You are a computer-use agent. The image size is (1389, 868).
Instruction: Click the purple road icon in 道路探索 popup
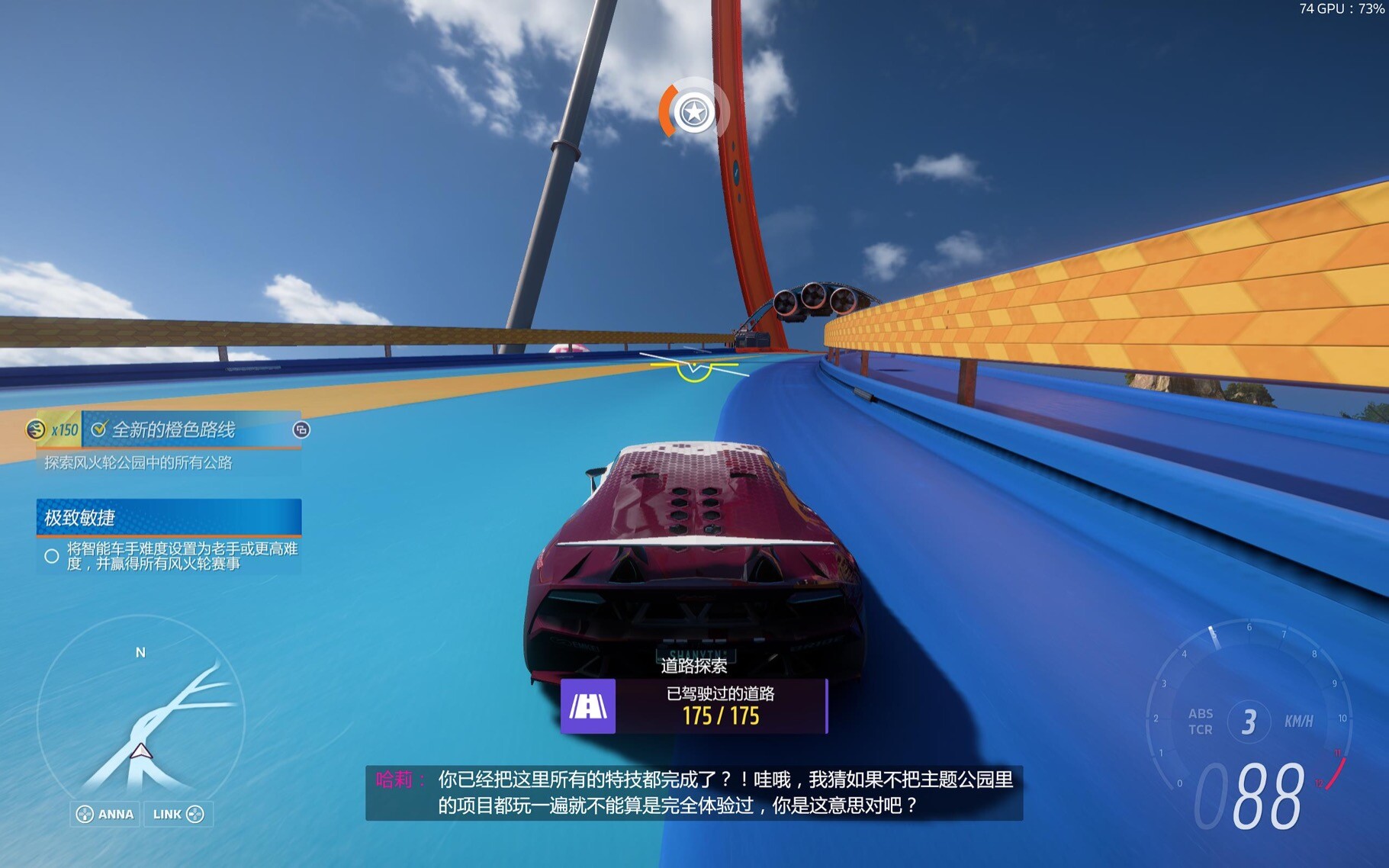click(588, 706)
